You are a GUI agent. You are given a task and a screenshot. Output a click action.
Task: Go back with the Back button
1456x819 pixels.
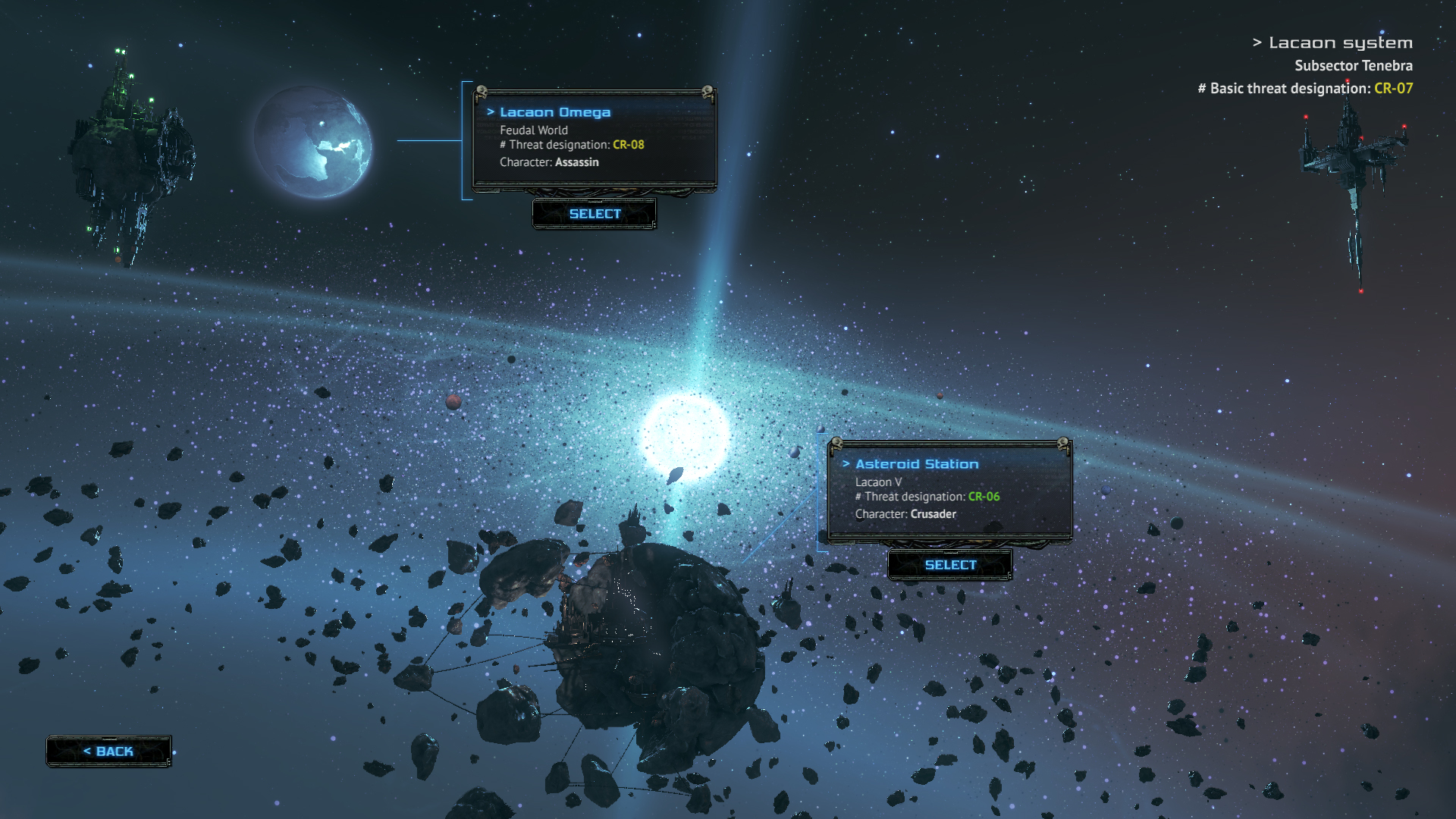pyautogui.click(x=108, y=751)
